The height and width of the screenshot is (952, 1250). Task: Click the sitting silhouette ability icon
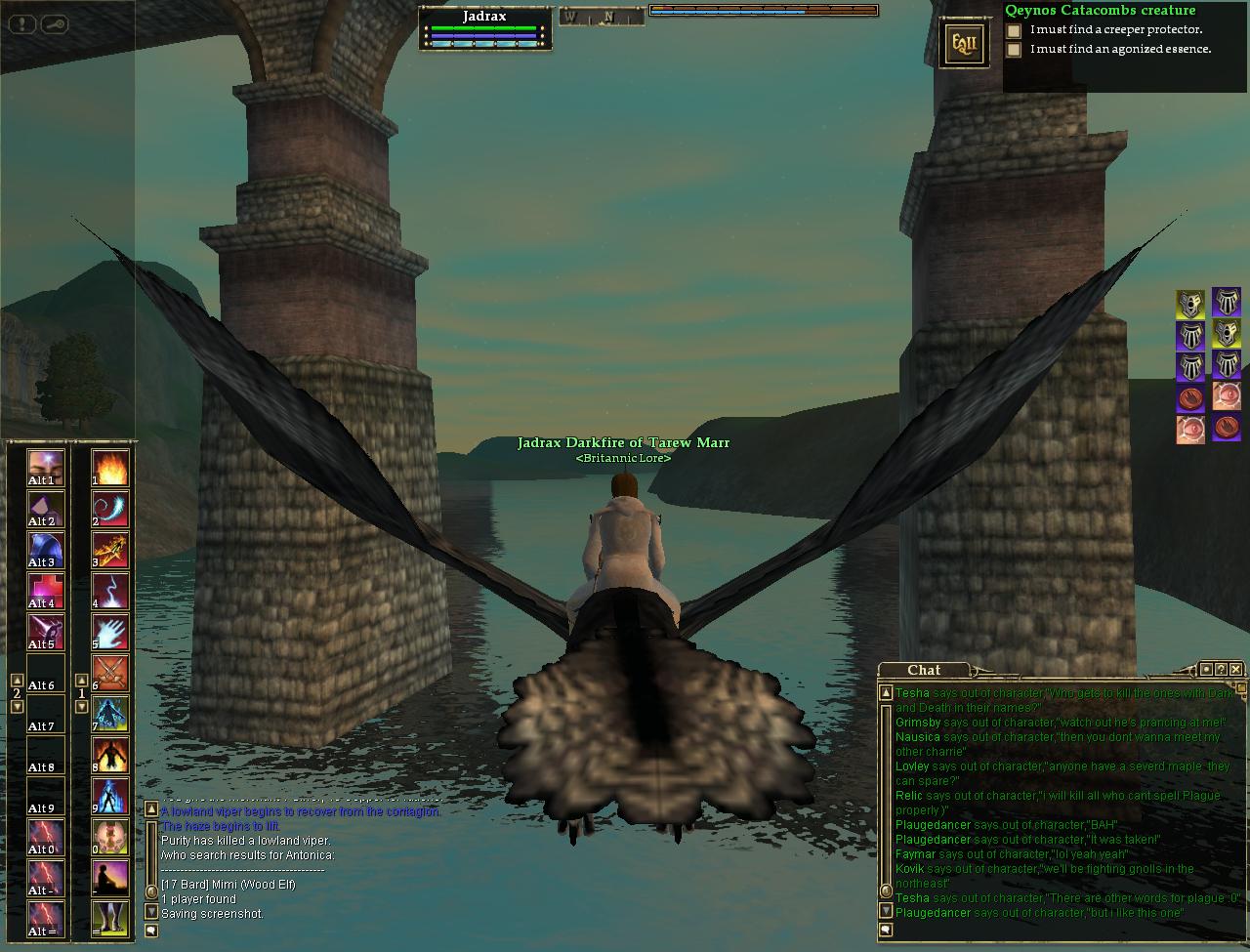[110, 878]
